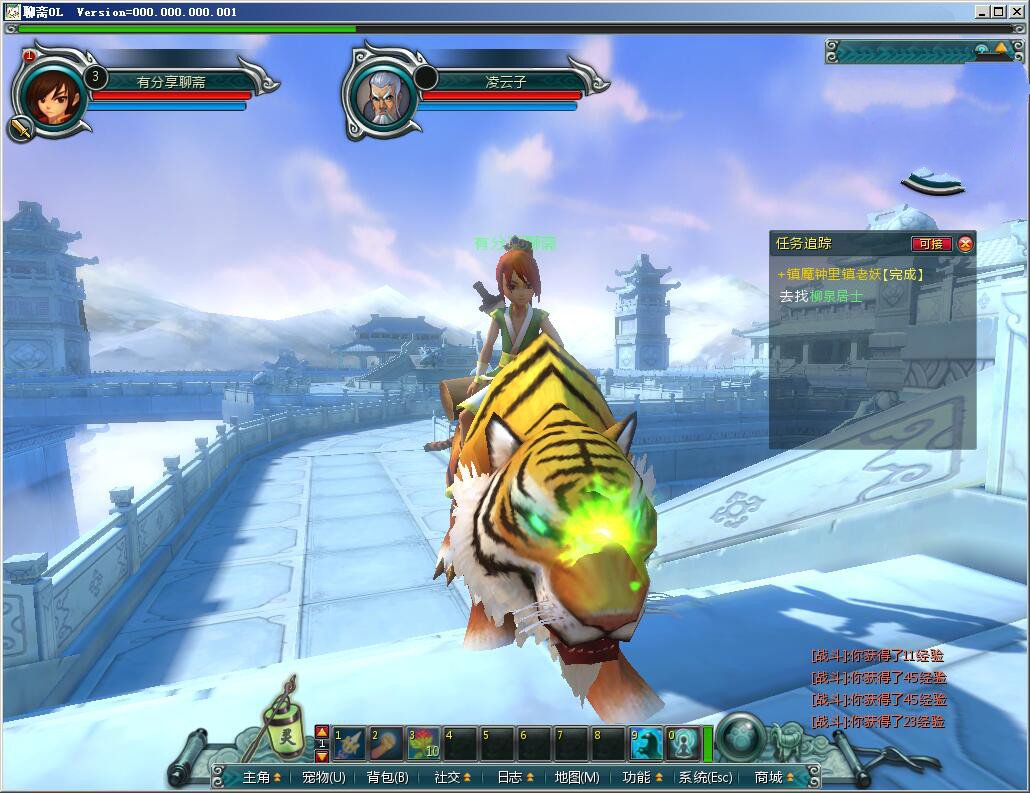Image resolution: width=1030 pixels, height=793 pixels.
Task: Activate the meditation skill in slot 0
Action: (682, 743)
